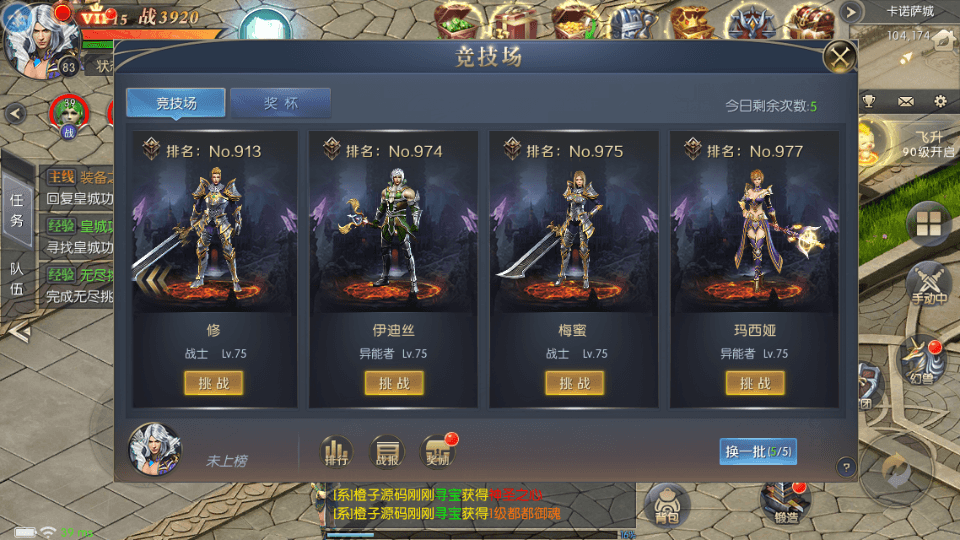Open the mail envelope icon
This screenshot has height=540, width=960.
click(905, 101)
